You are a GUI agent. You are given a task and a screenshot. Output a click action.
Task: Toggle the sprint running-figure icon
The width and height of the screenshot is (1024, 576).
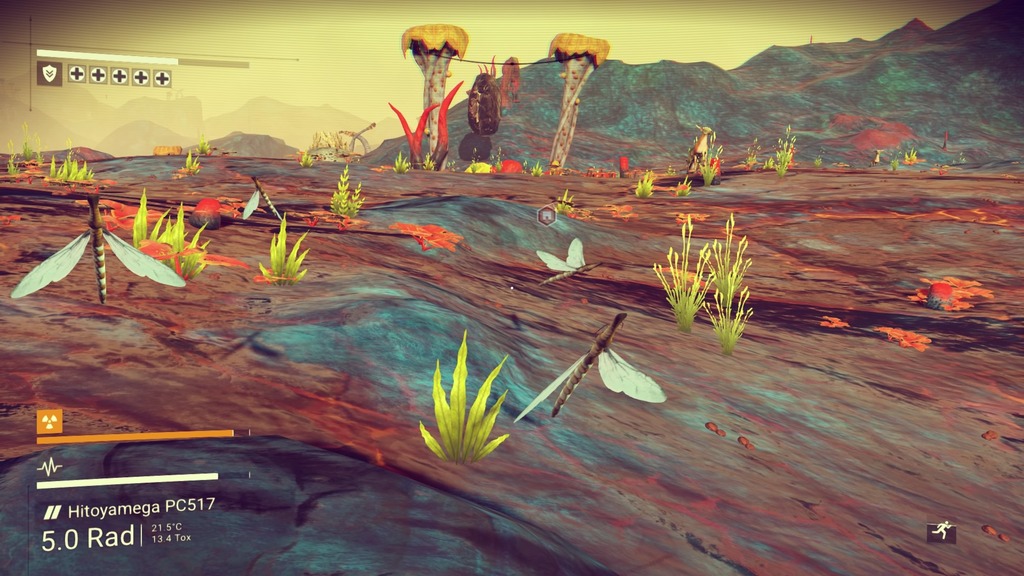[x=941, y=533]
